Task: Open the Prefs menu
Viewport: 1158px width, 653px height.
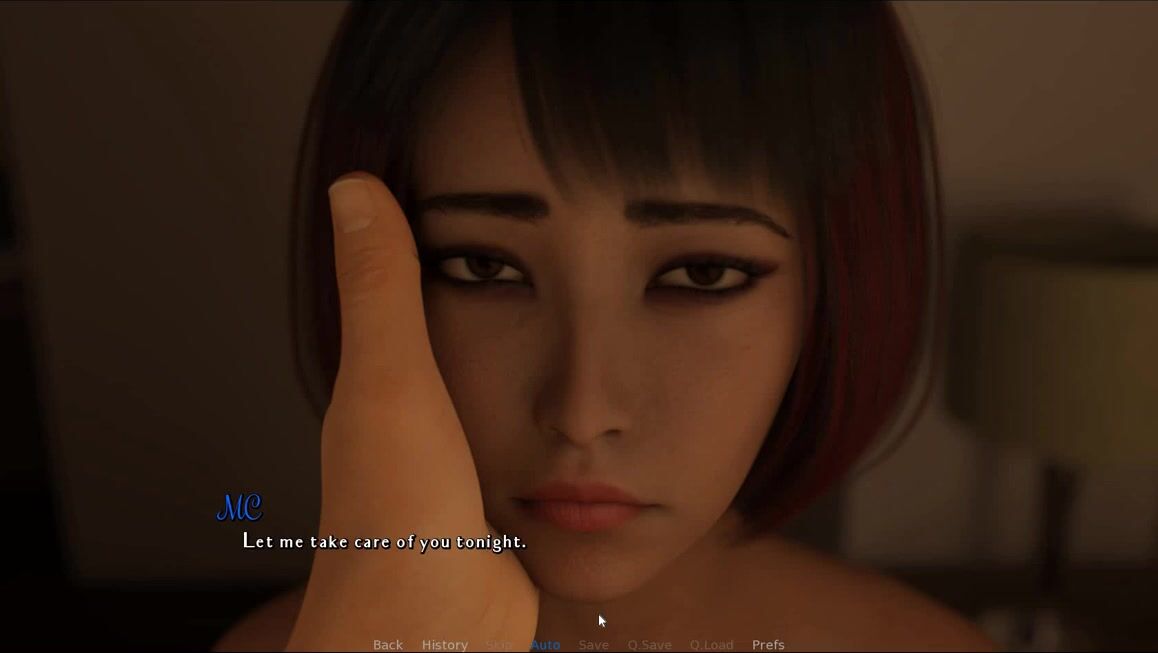Action: pos(768,645)
